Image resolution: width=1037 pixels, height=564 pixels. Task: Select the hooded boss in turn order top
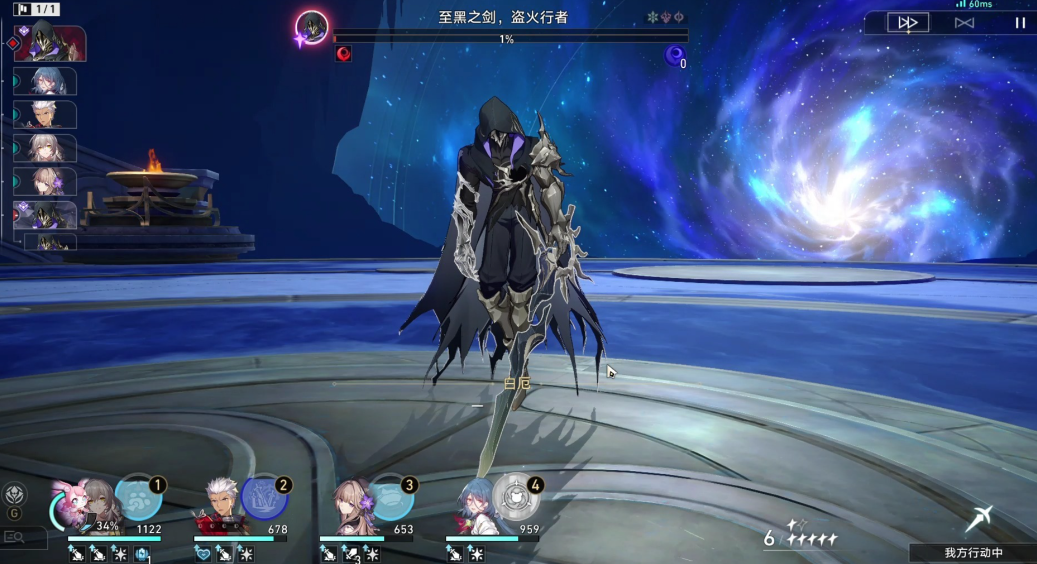48,43
